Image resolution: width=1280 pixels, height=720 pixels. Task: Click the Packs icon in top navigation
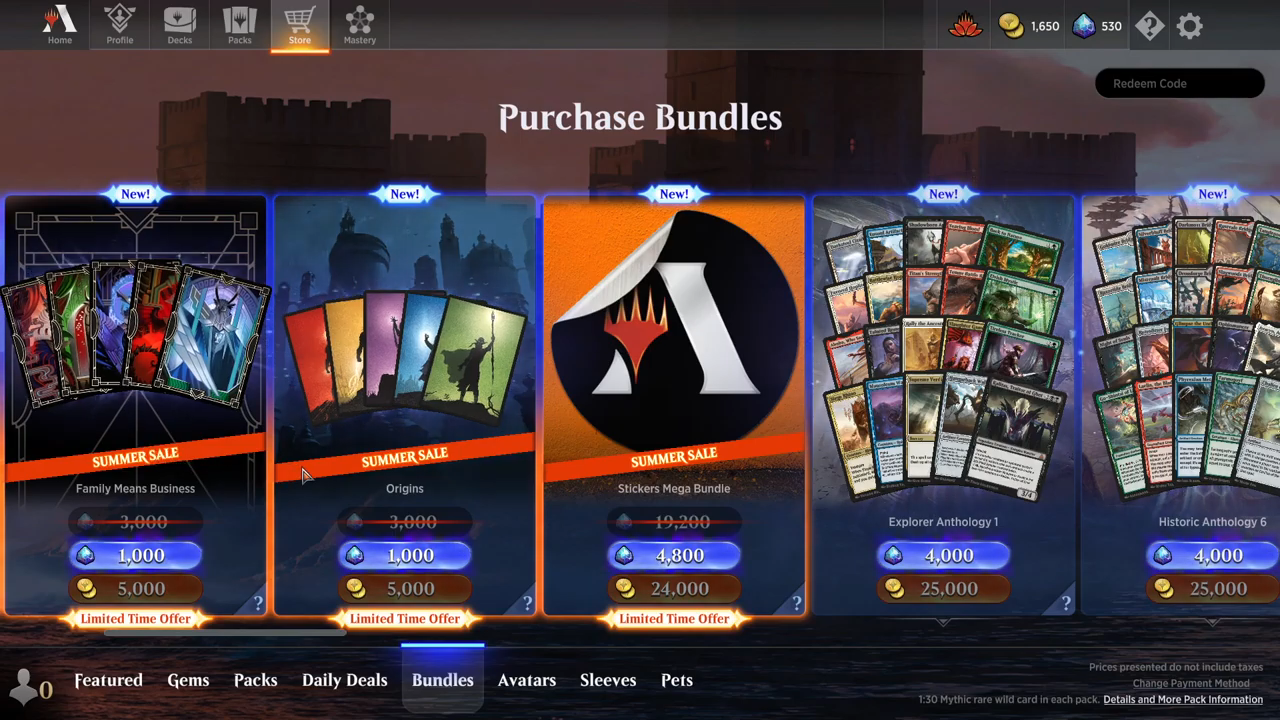pos(239,25)
